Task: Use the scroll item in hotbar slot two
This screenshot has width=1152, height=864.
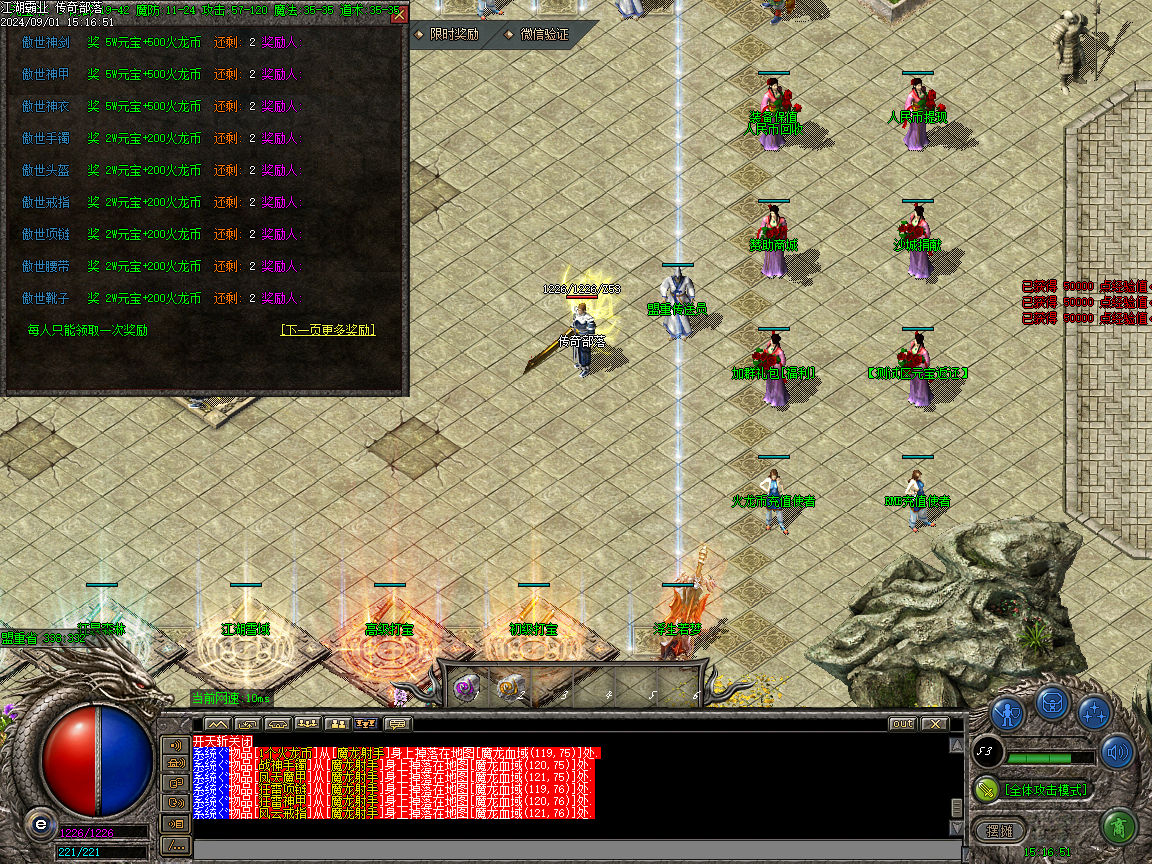Action: coord(510,687)
